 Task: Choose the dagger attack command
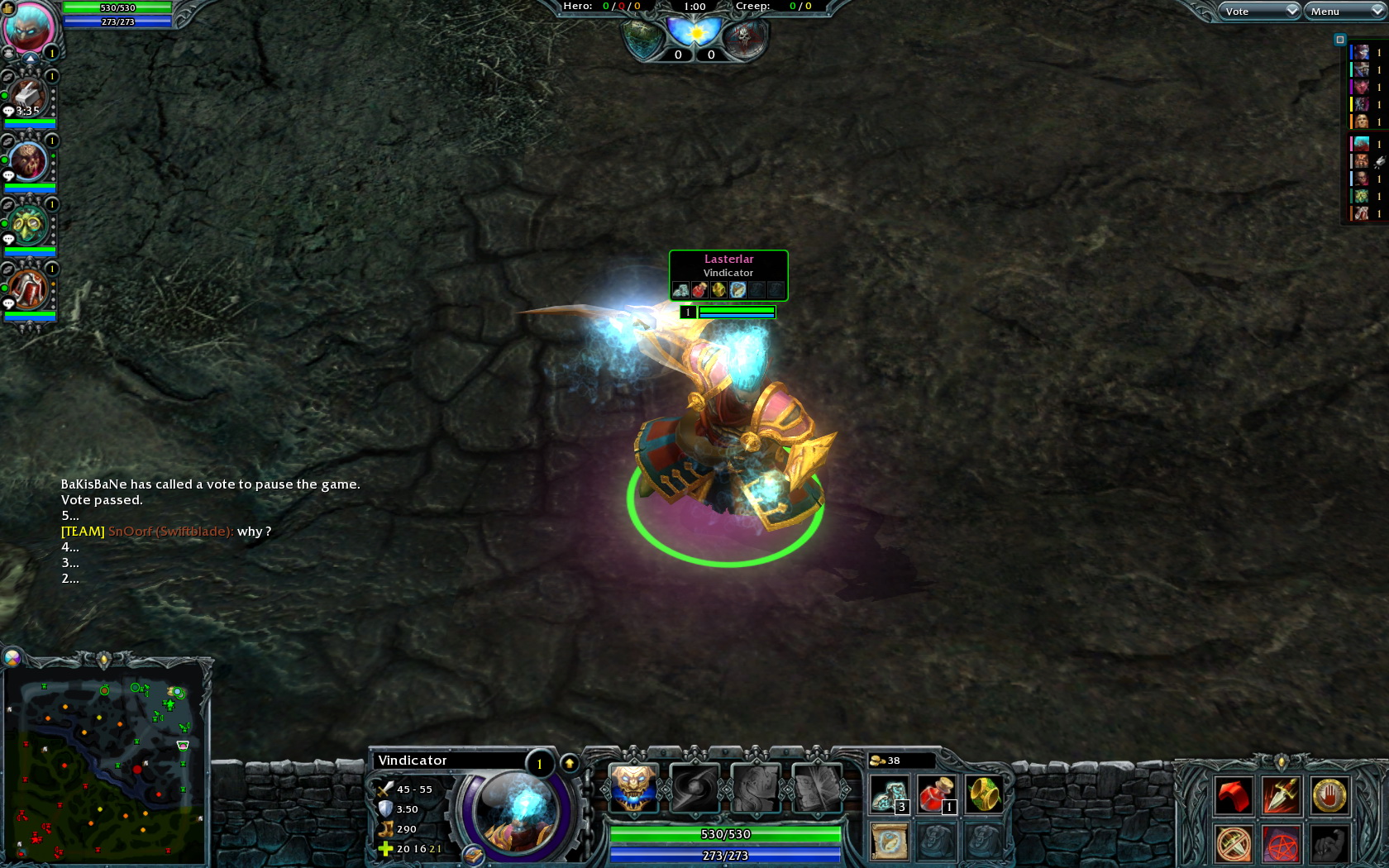(x=1281, y=796)
